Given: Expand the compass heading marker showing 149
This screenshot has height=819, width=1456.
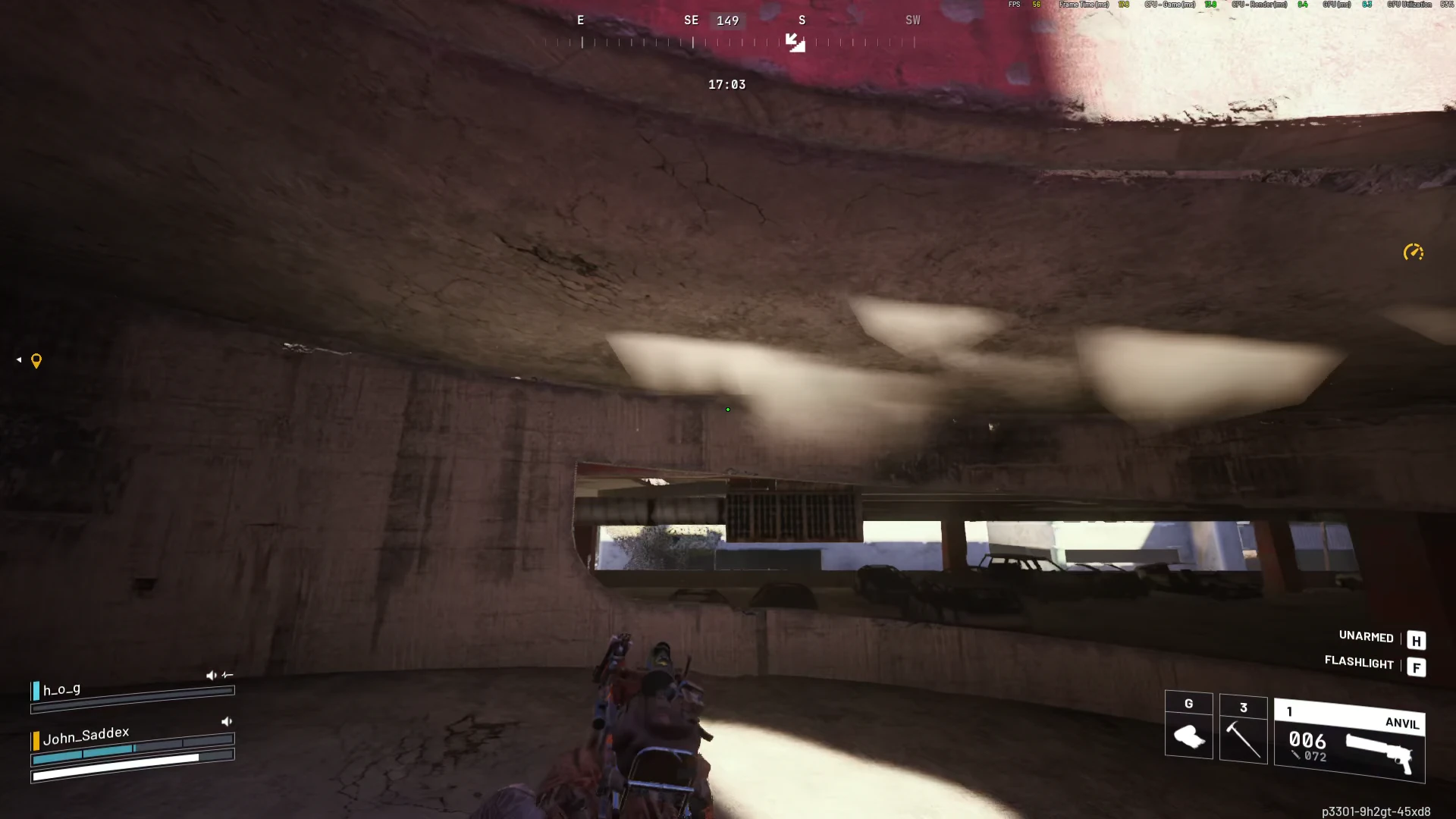Looking at the screenshot, I should tap(727, 20).
